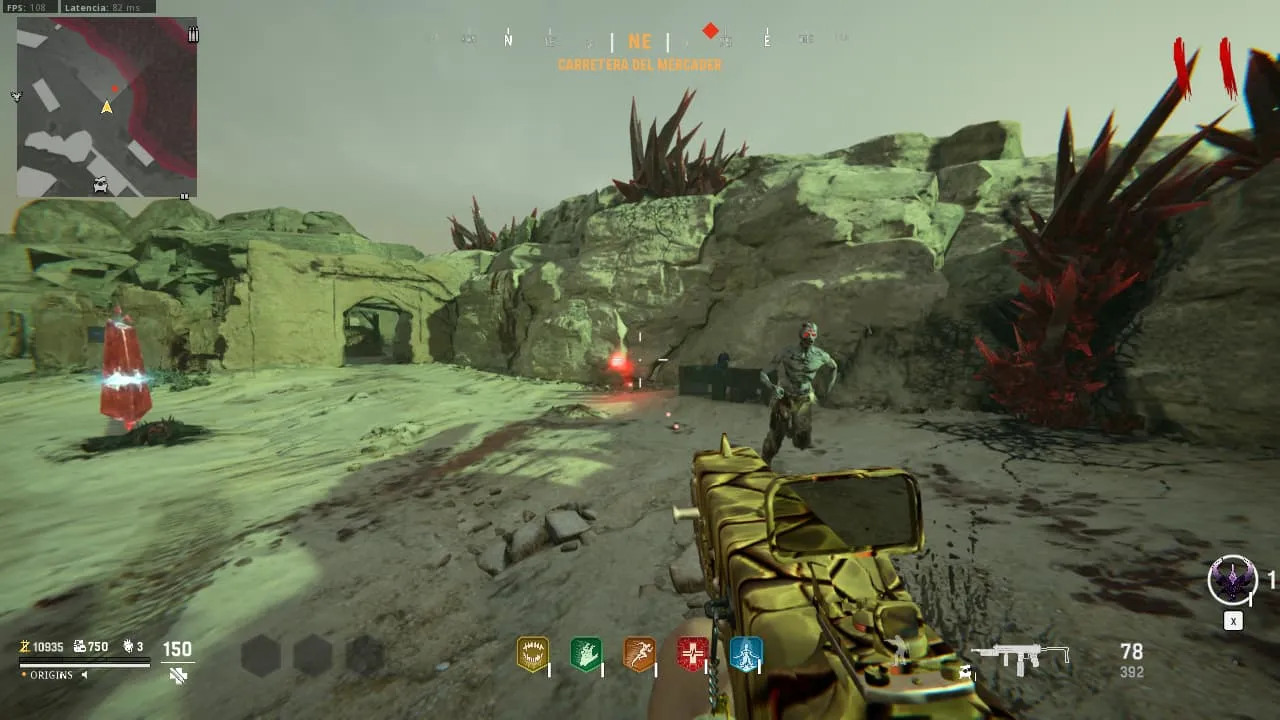The image size is (1280, 720).
Task: Open the minimap in the corner
Action: (107, 106)
